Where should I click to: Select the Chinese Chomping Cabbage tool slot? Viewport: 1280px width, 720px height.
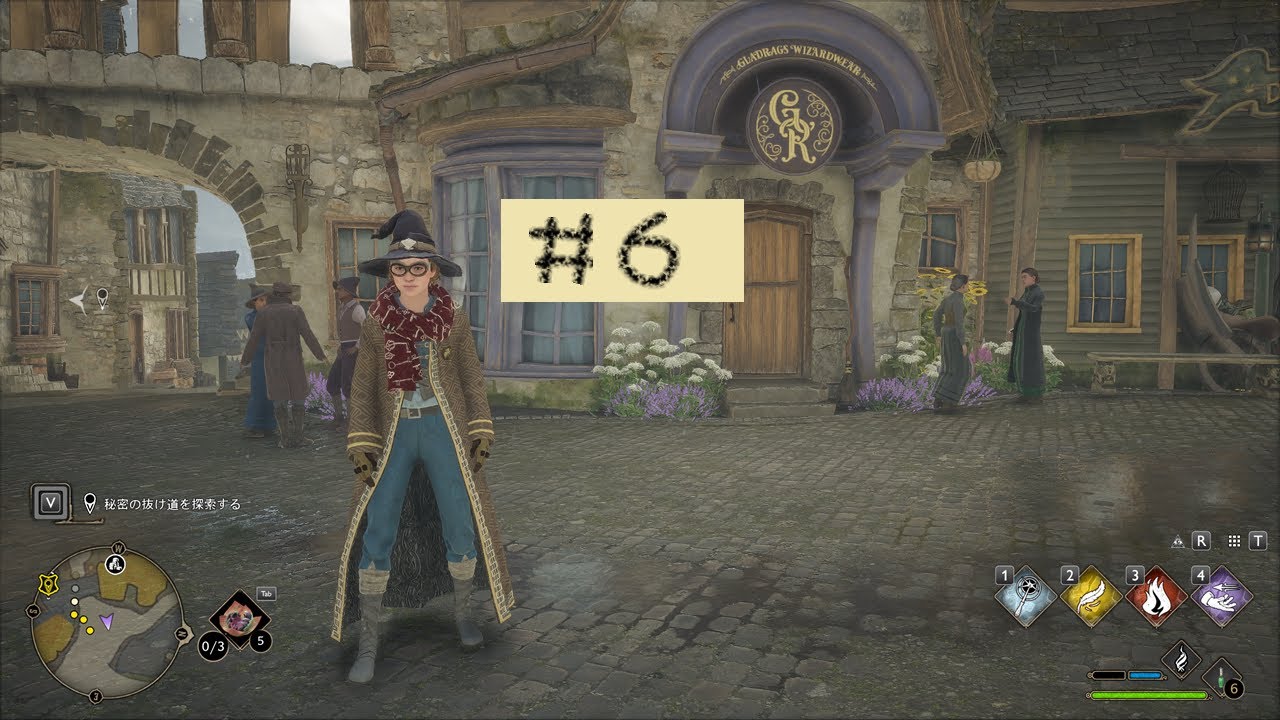point(240,619)
